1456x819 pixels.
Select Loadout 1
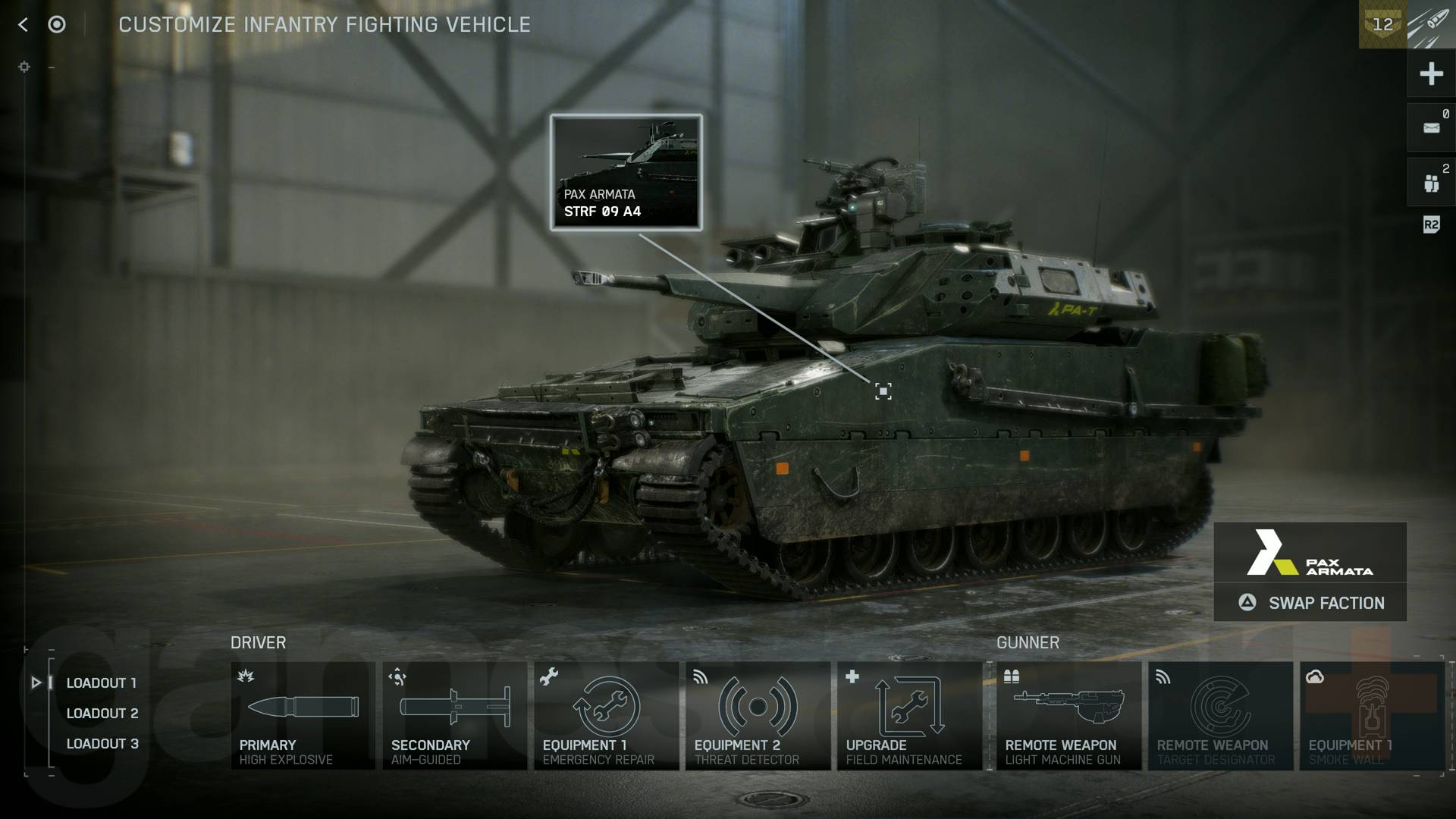pyautogui.click(x=101, y=682)
